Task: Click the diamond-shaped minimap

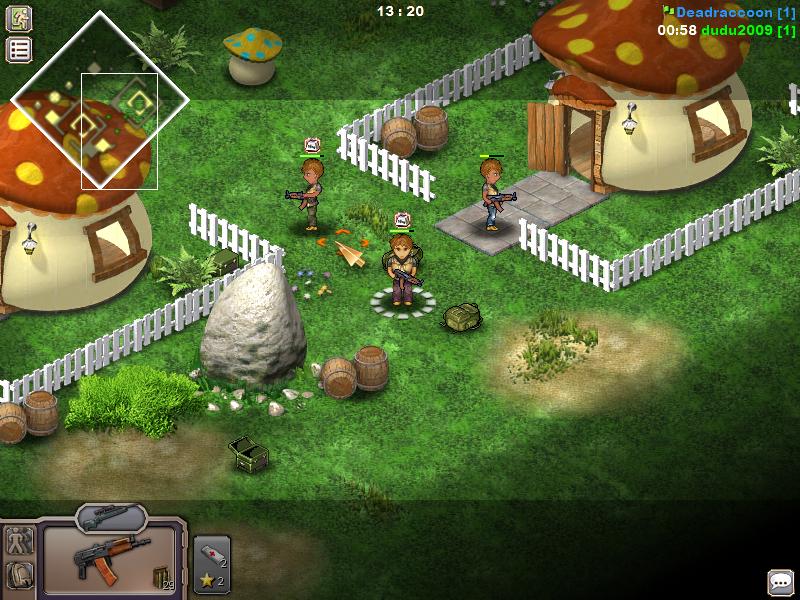Action: pos(100,100)
